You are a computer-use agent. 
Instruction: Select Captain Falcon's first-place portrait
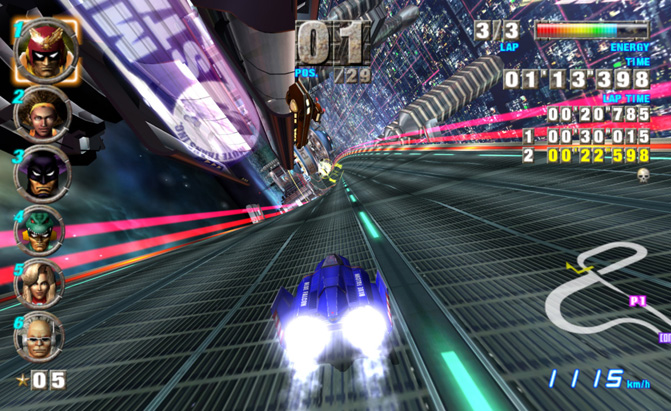click(41, 49)
